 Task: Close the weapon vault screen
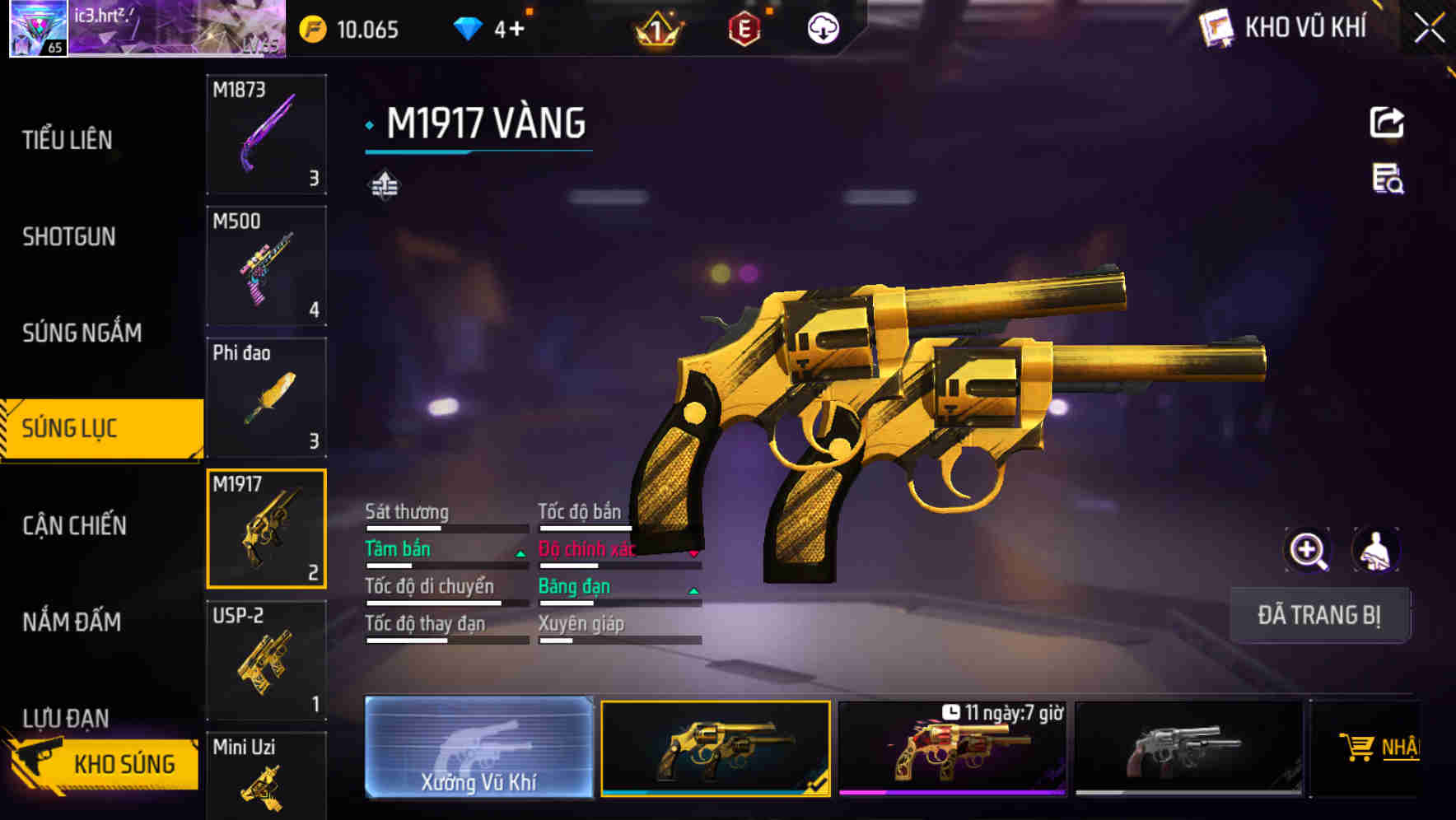[1429, 29]
